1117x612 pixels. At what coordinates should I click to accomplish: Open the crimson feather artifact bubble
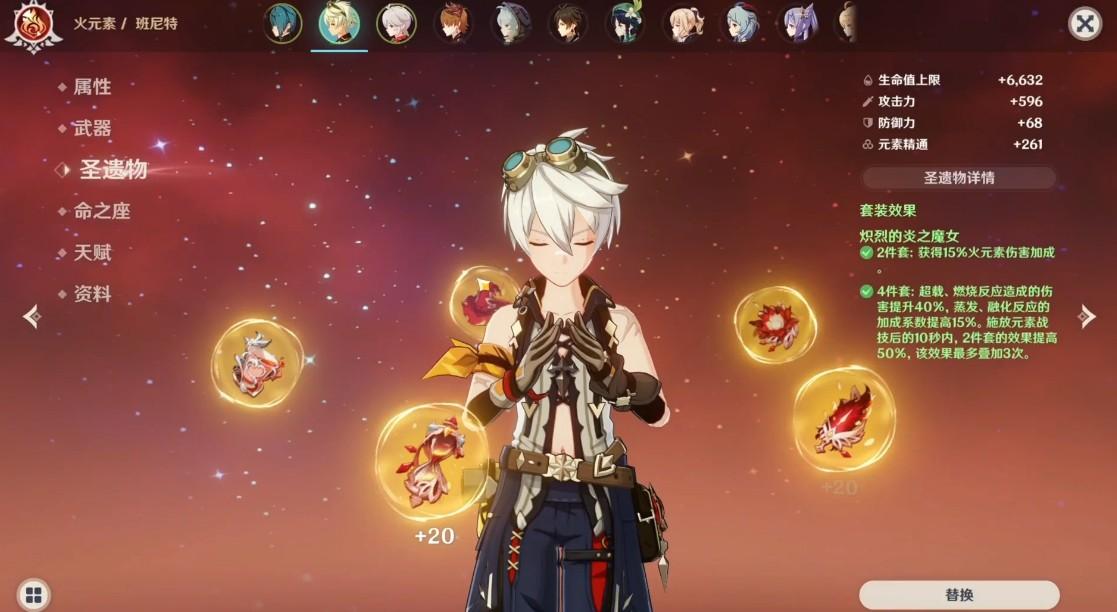pos(843,418)
